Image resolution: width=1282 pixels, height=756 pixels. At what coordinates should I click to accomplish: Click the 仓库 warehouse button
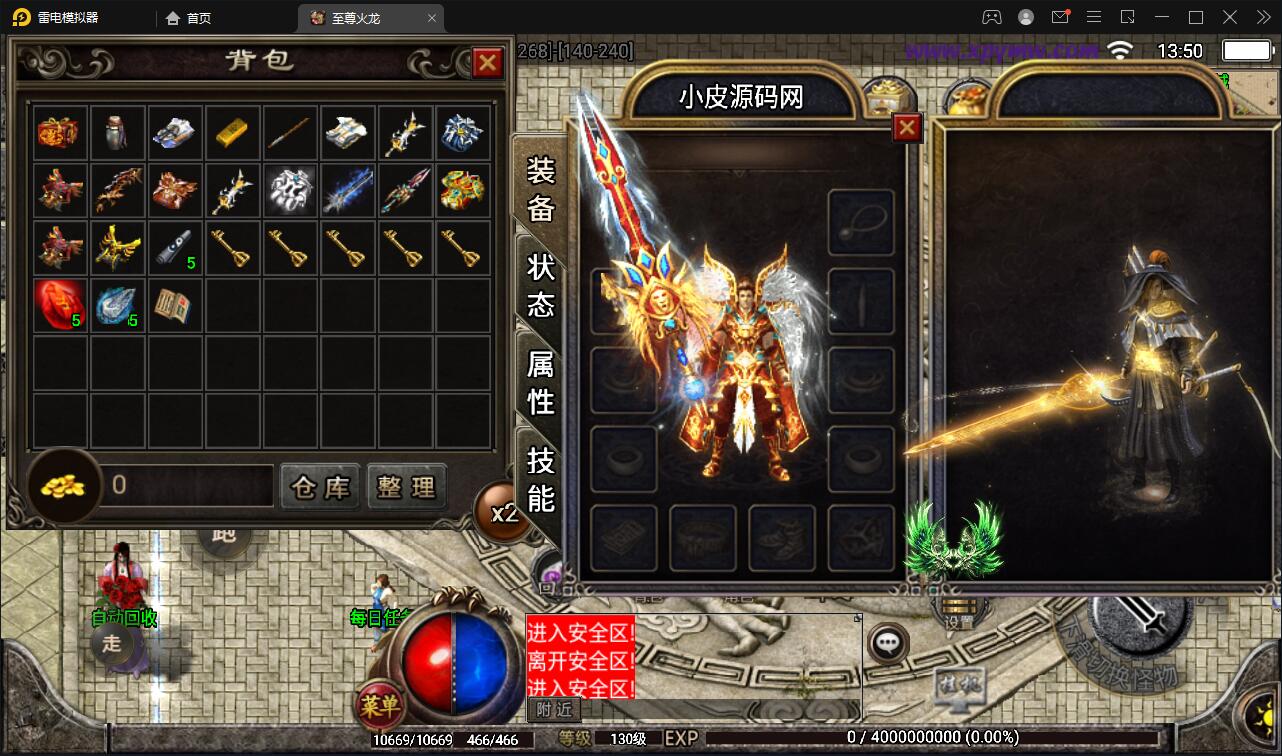(x=320, y=486)
